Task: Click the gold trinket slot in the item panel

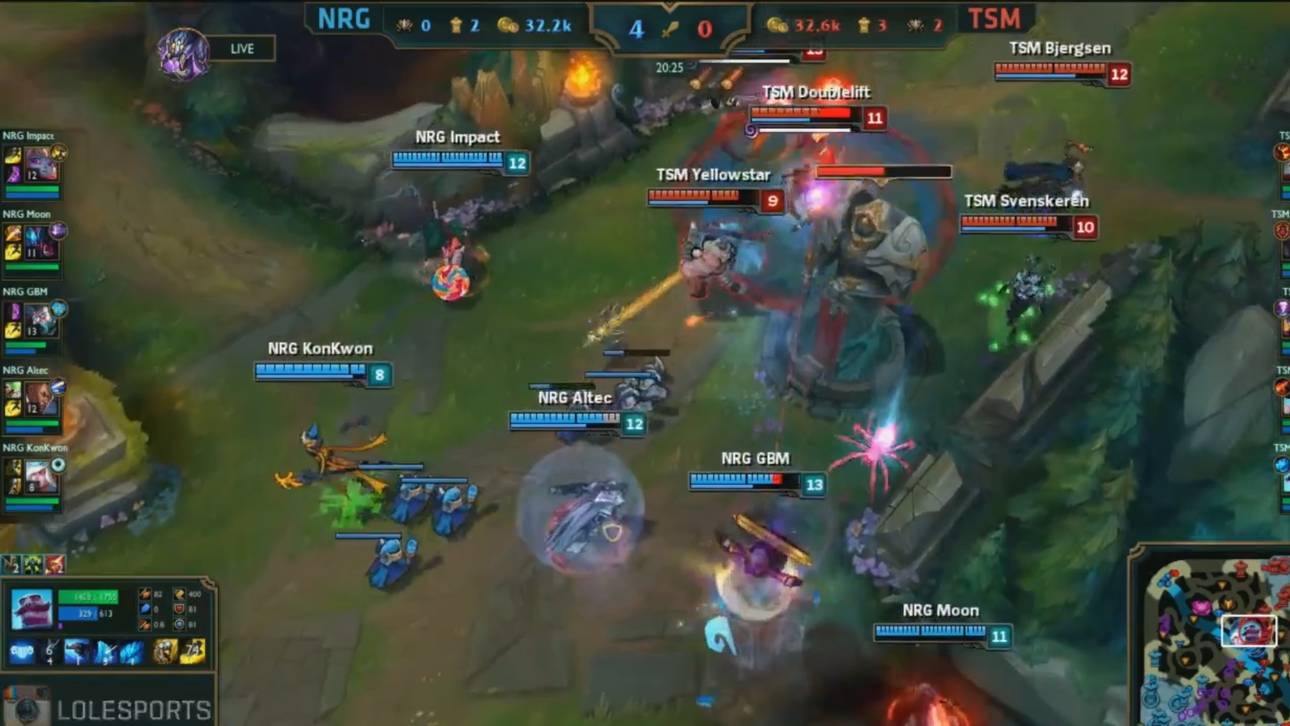Action: click(x=188, y=651)
